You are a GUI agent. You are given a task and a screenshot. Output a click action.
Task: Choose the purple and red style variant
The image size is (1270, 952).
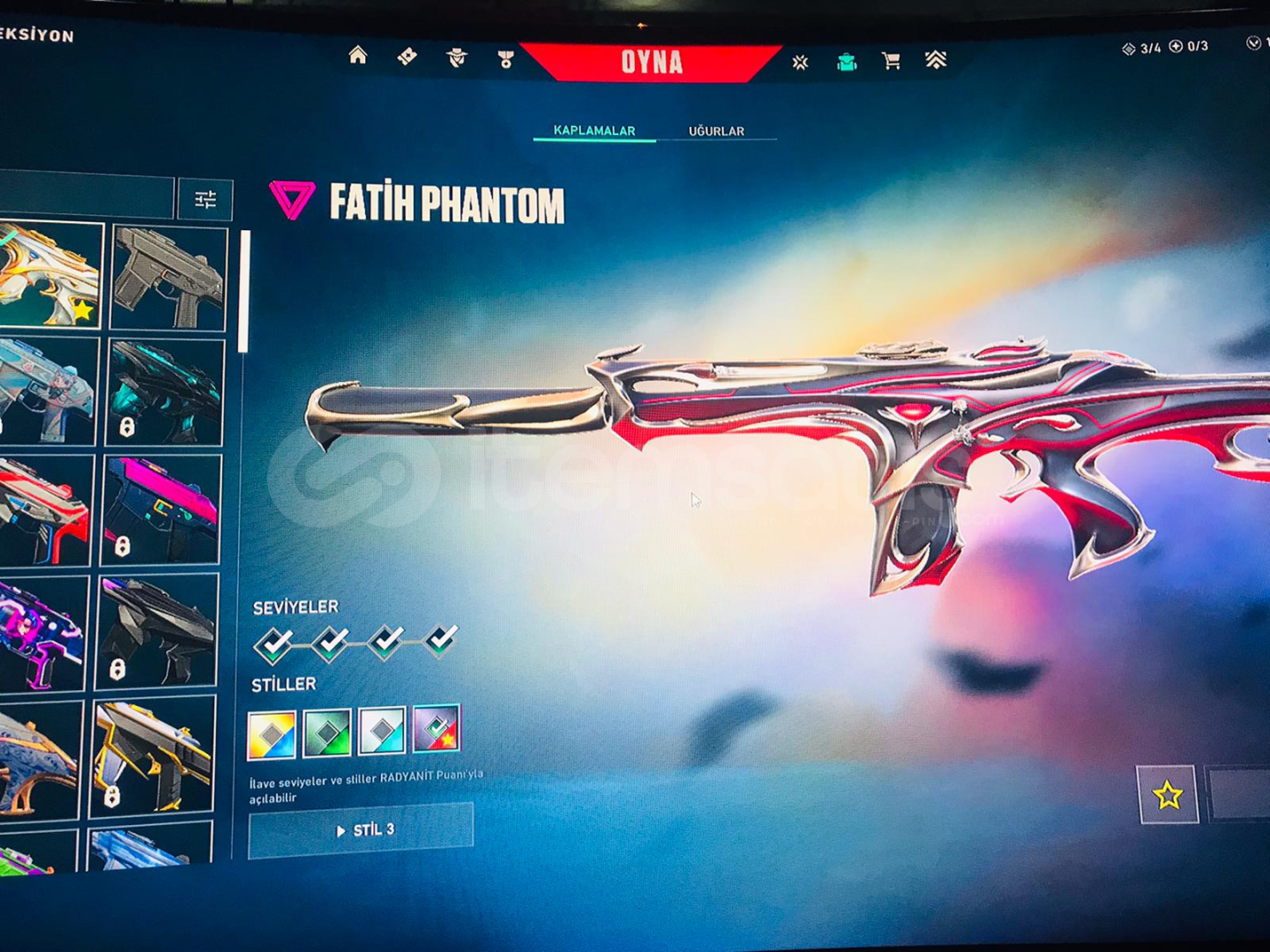click(437, 729)
